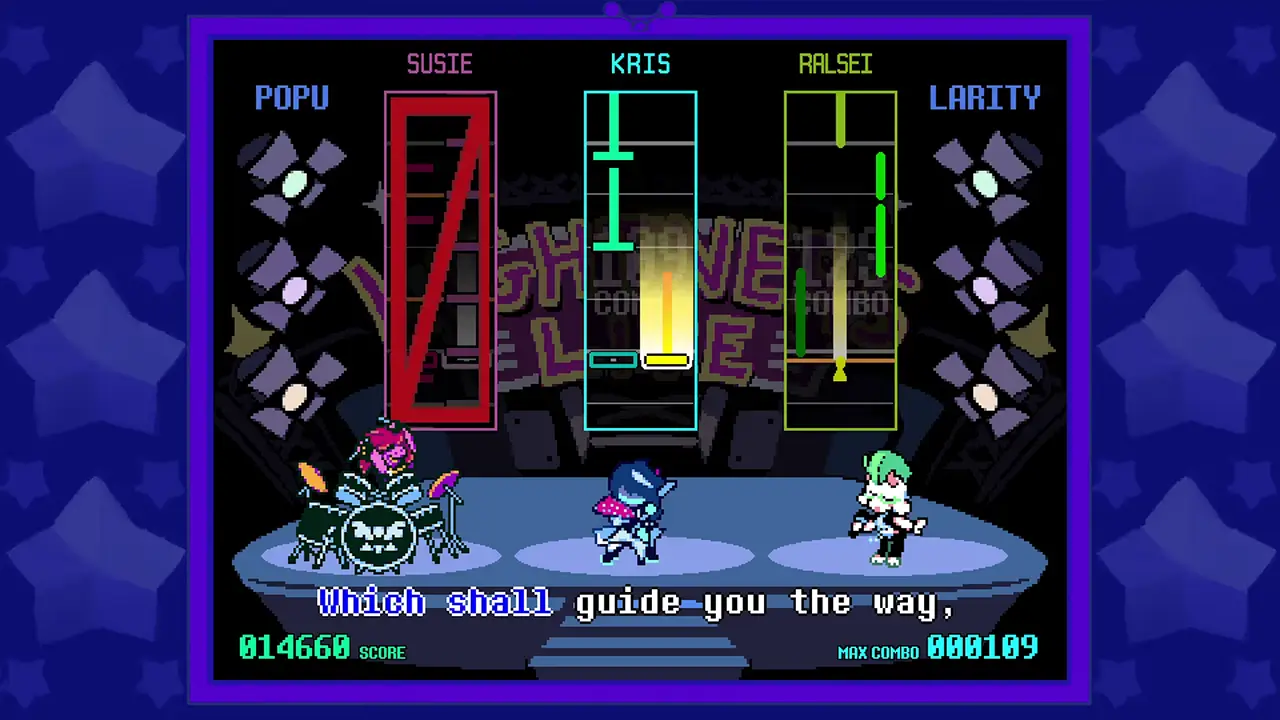1280x720 pixels.
Task: Click the left stage spotlight cluster
Action: pos(293,280)
